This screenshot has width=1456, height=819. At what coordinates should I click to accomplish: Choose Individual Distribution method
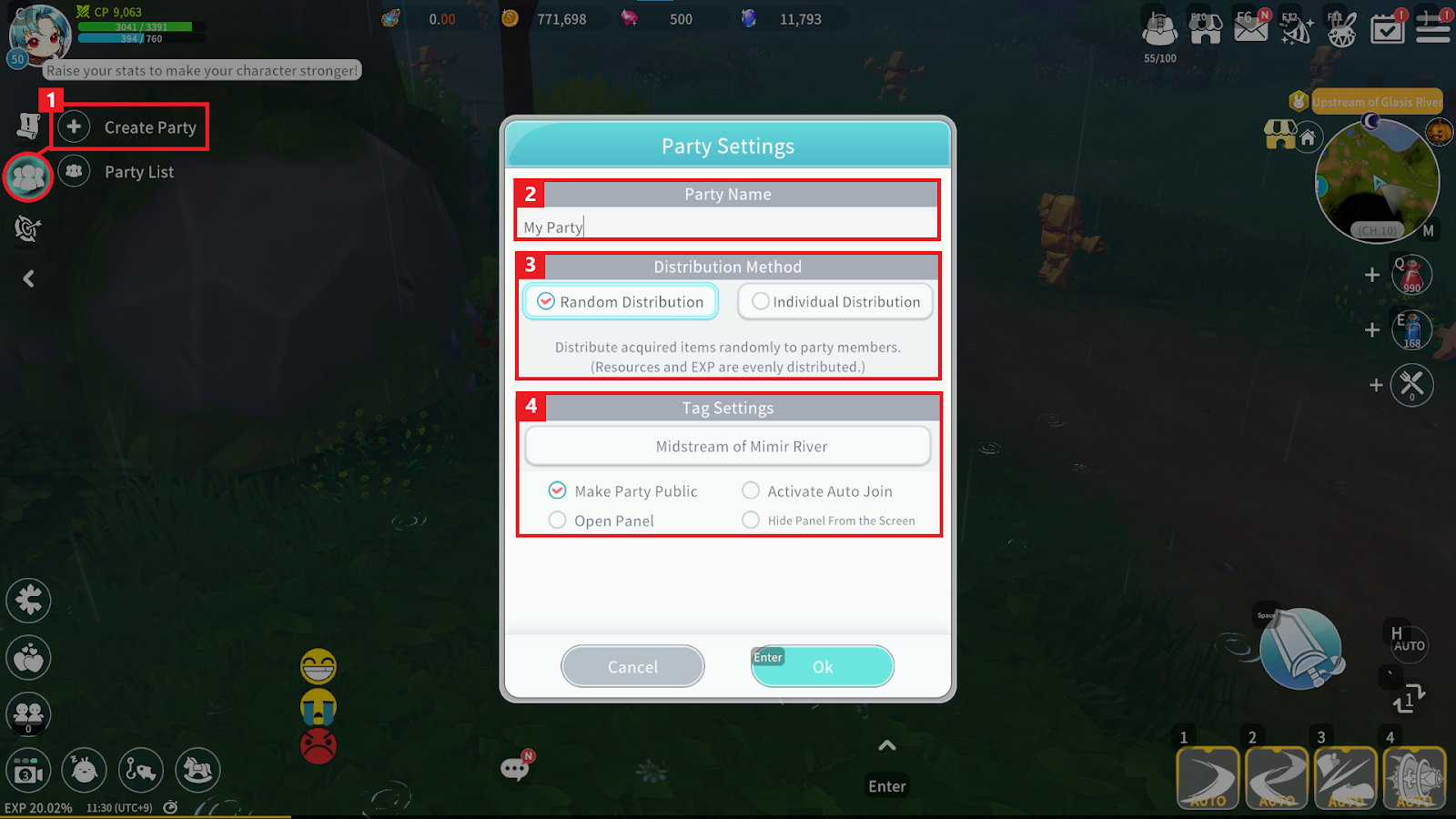pos(835,302)
